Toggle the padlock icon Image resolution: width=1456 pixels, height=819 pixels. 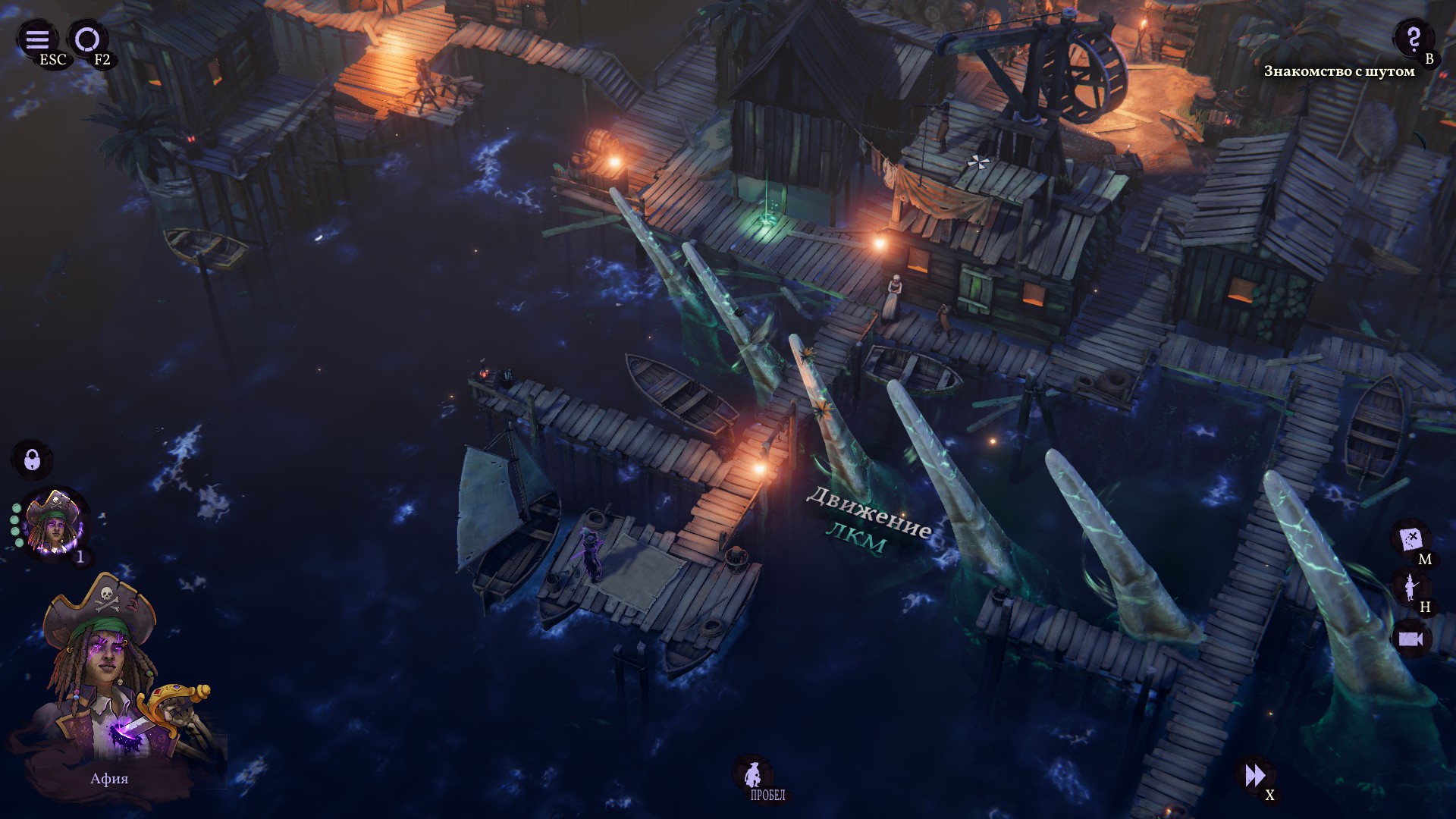click(32, 459)
